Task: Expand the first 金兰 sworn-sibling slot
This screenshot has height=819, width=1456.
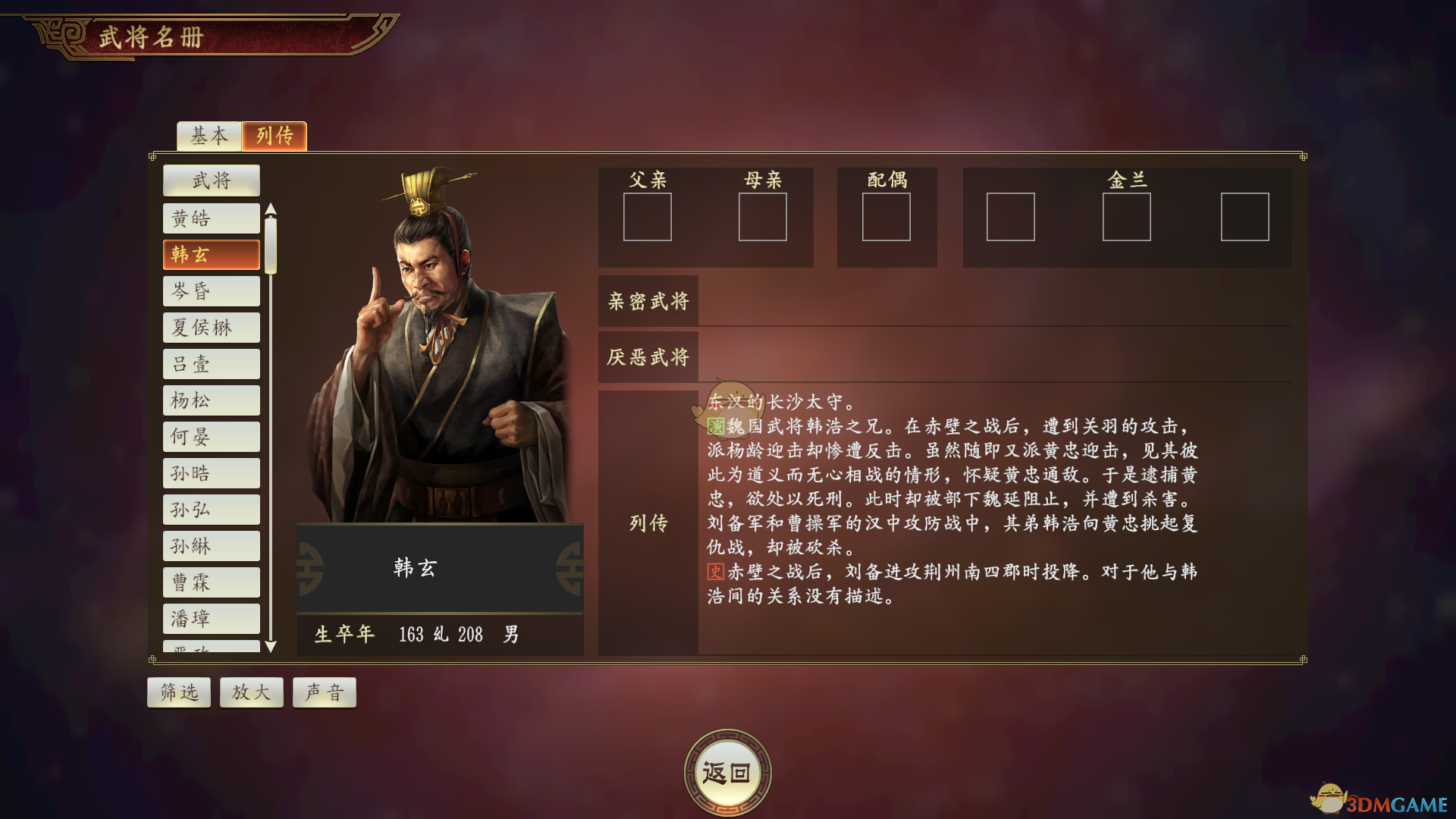Action: click(1010, 218)
